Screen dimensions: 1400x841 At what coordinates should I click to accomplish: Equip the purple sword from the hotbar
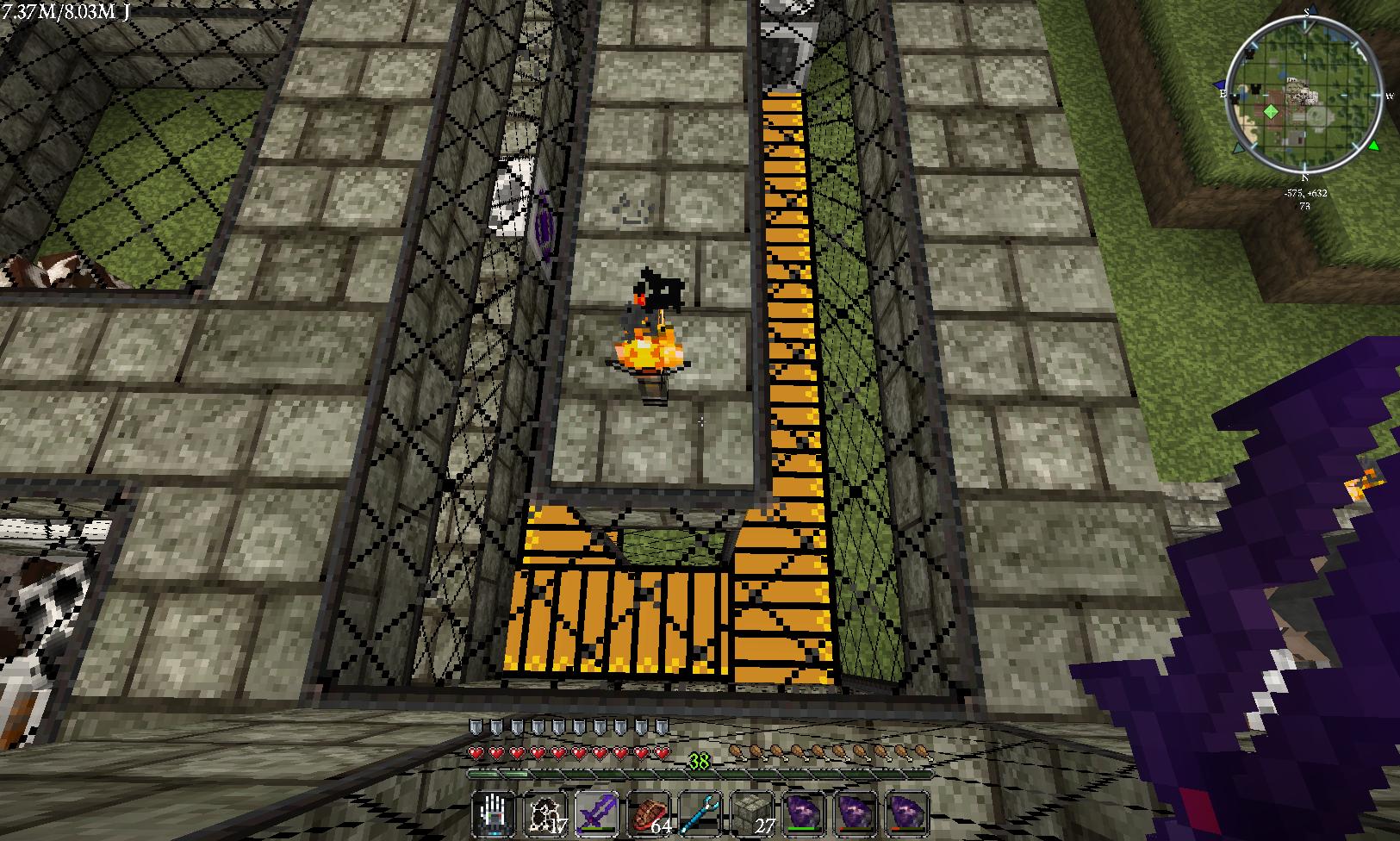coord(596,813)
